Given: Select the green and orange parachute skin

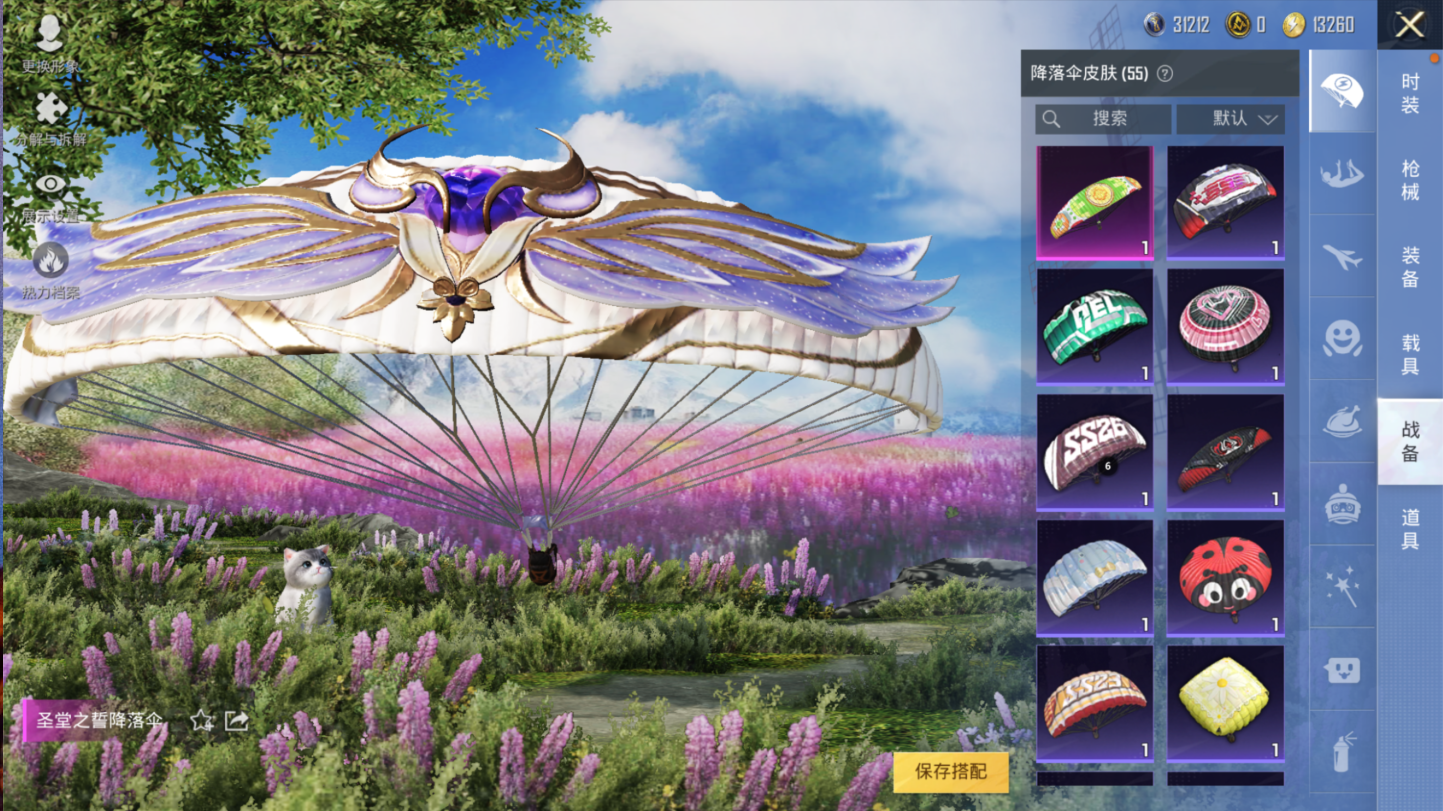Looking at the screenshot, I should tap(1095, 203).
